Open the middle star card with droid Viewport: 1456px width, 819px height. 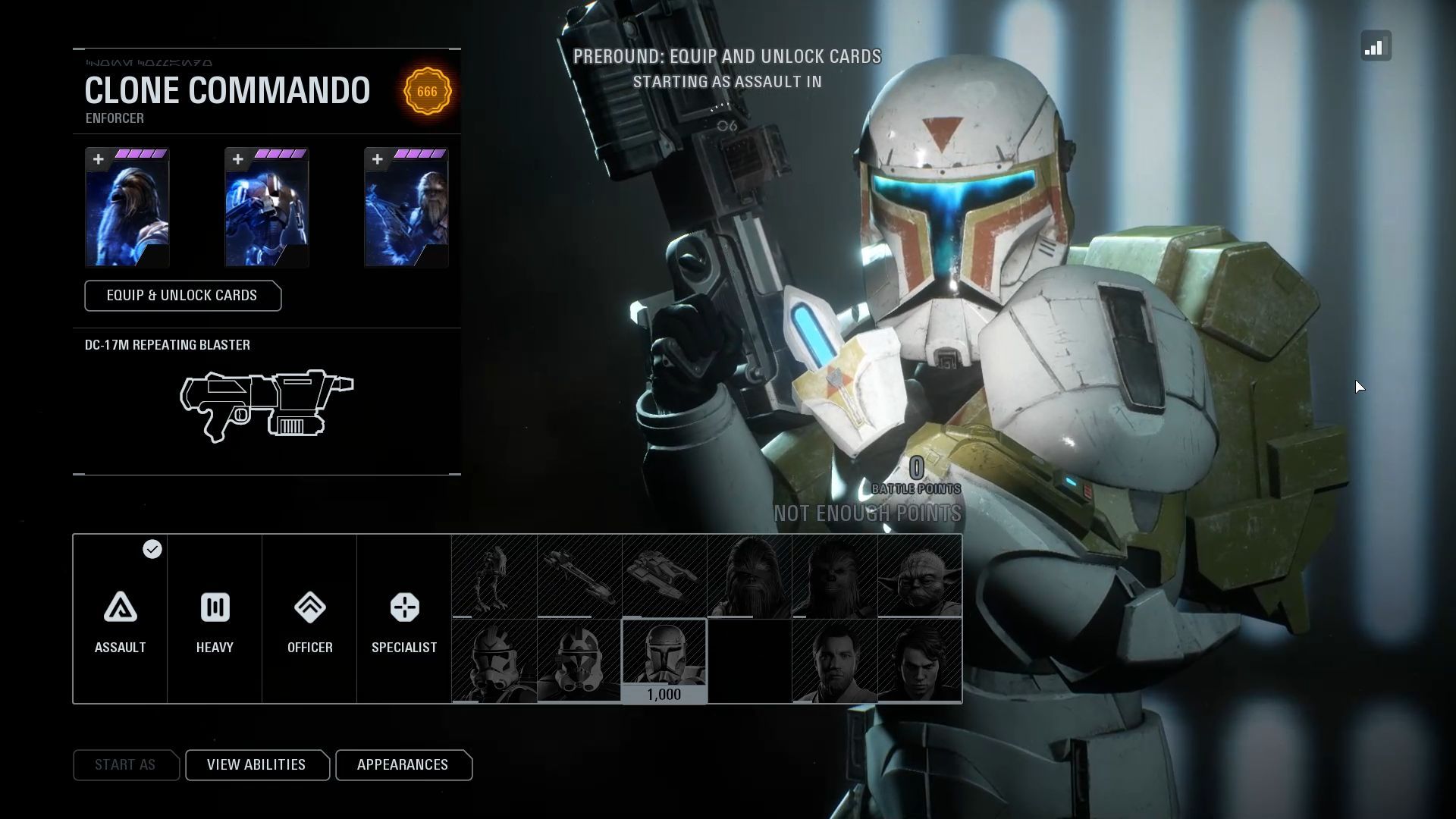[x=267, y=208]
